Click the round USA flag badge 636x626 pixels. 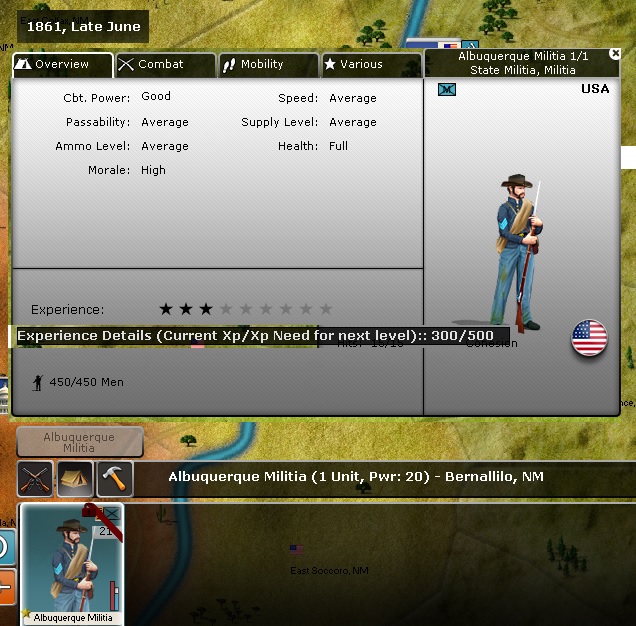[x=589, y=339]
